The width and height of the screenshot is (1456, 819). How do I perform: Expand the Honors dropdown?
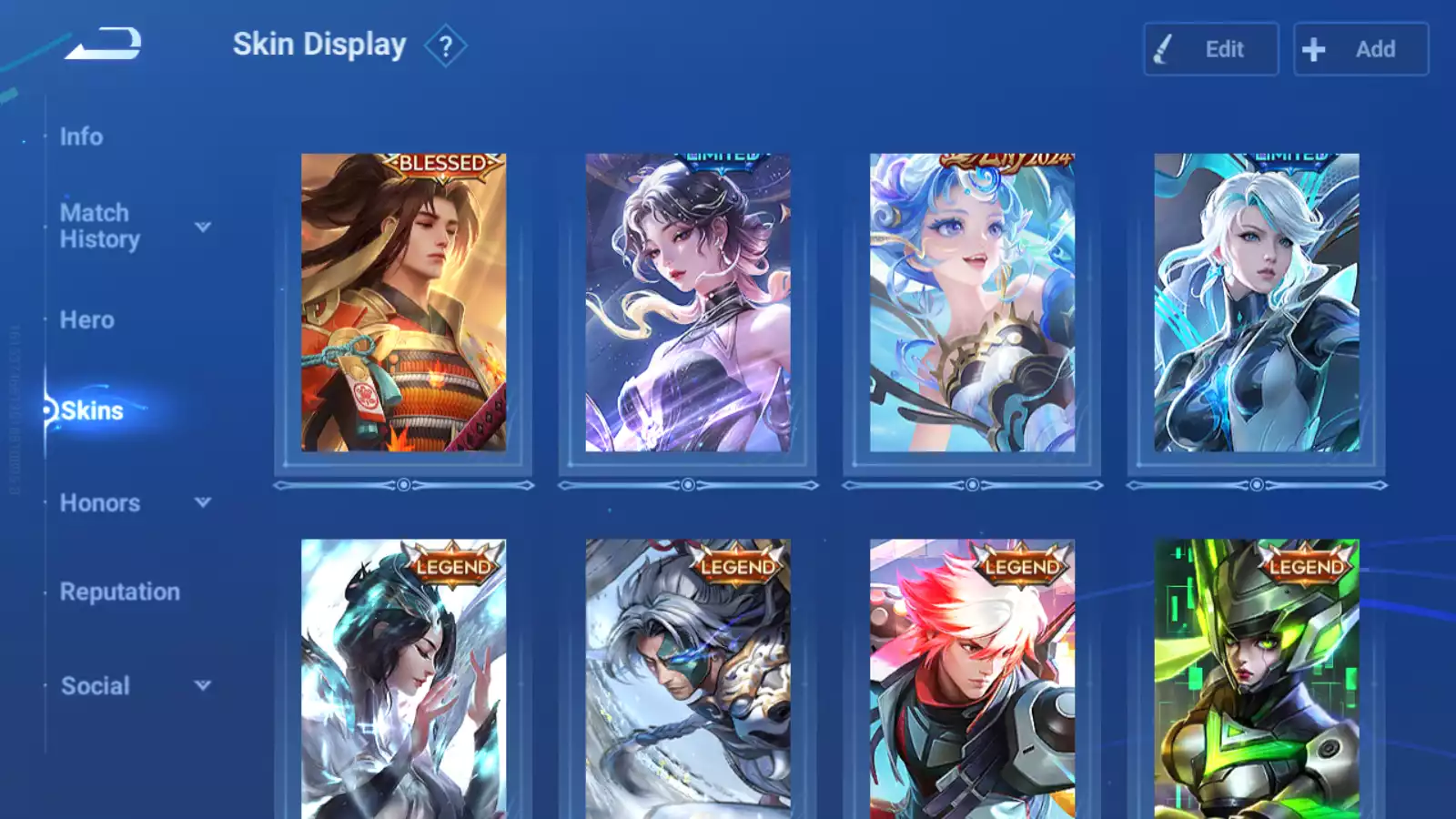pos(203,502)
